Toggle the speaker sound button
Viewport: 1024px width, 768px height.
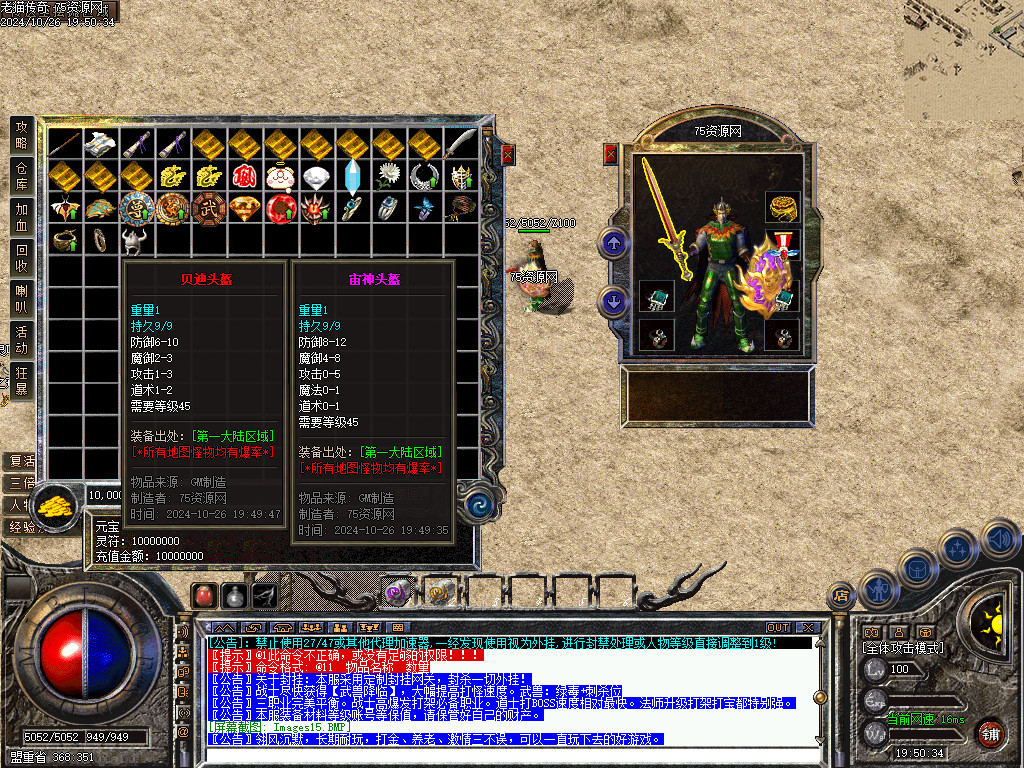pos(998,540)
